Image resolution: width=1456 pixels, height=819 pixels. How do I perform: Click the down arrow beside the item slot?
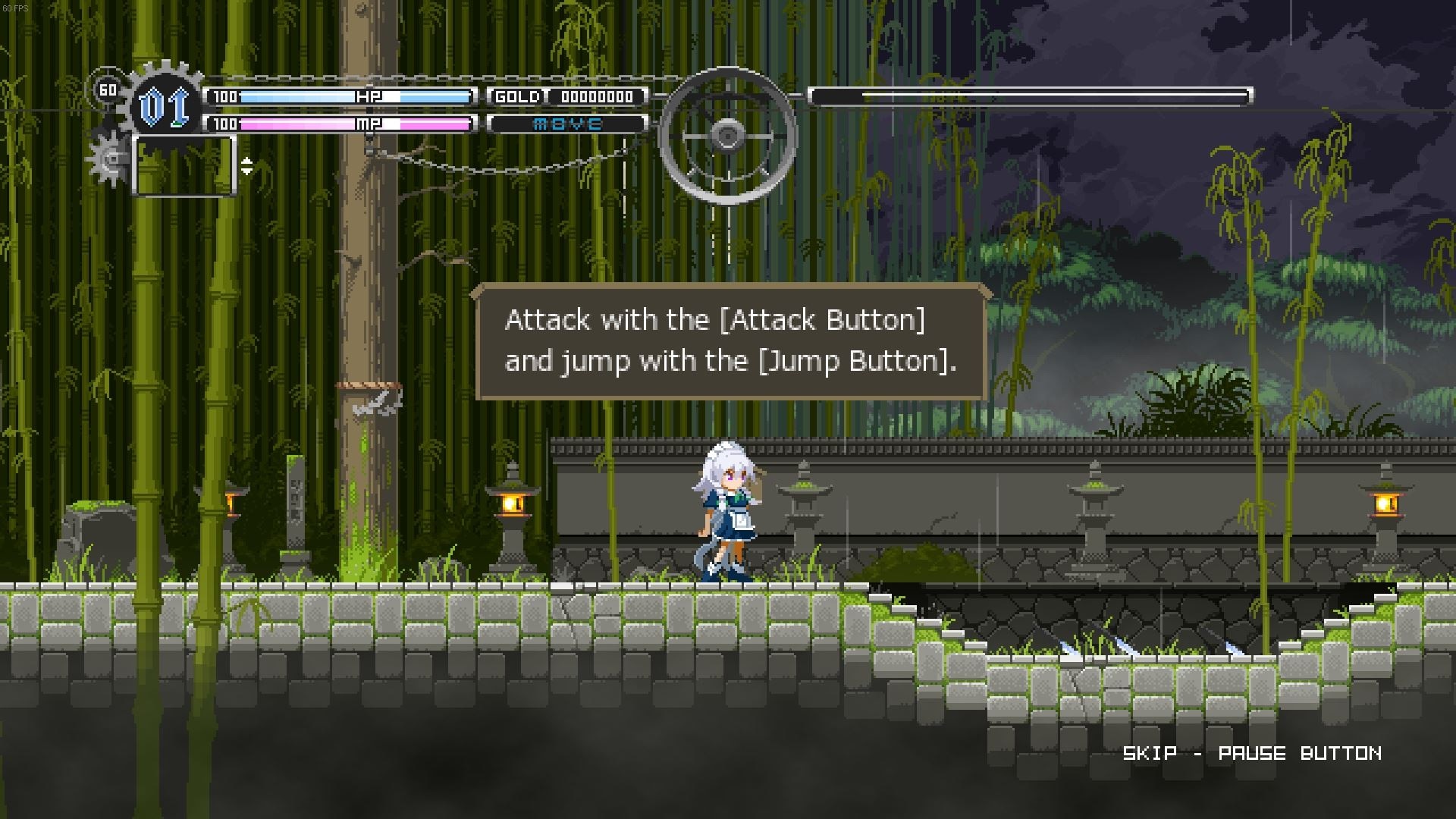tap(245, 171)
